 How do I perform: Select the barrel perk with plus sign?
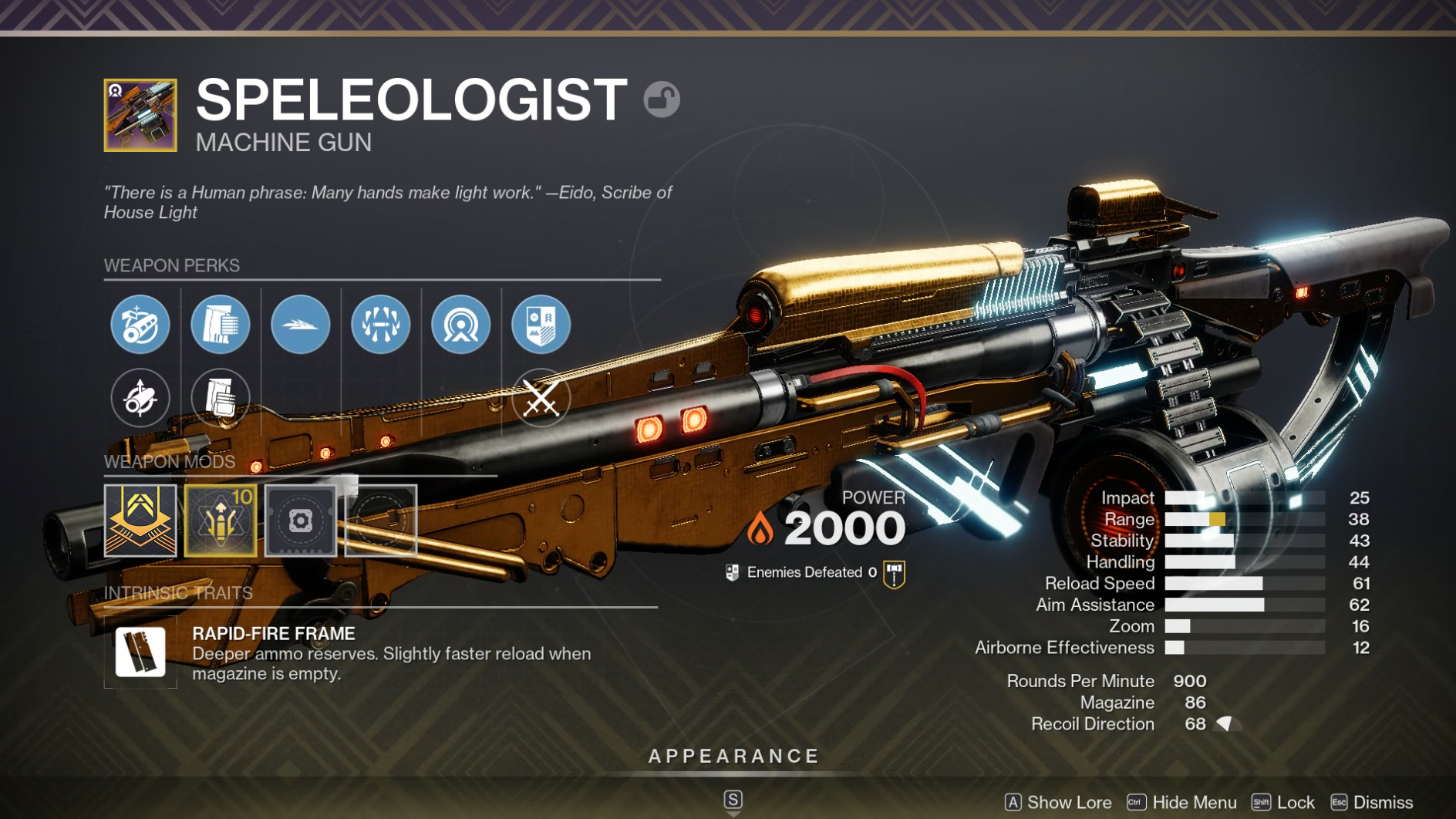(140, 325)
